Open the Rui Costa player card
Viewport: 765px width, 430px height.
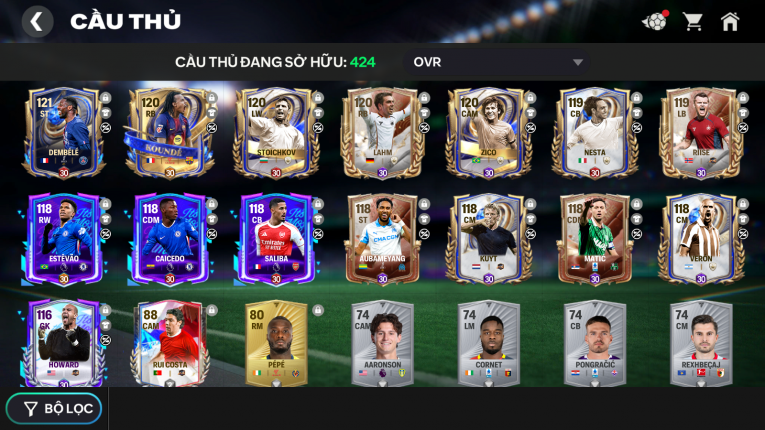coord(169,343)
